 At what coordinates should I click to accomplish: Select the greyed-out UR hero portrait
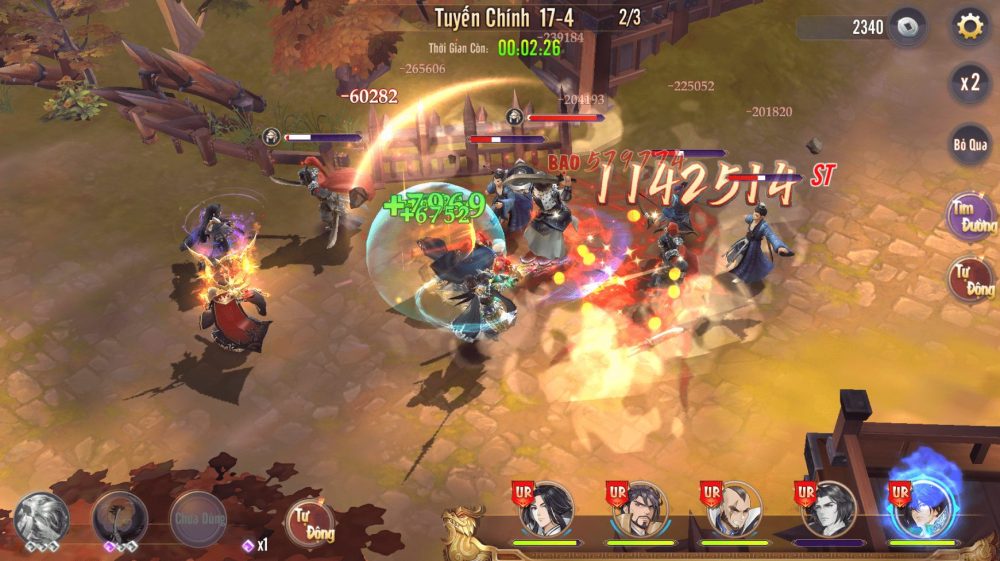click(x=828, y=510)
